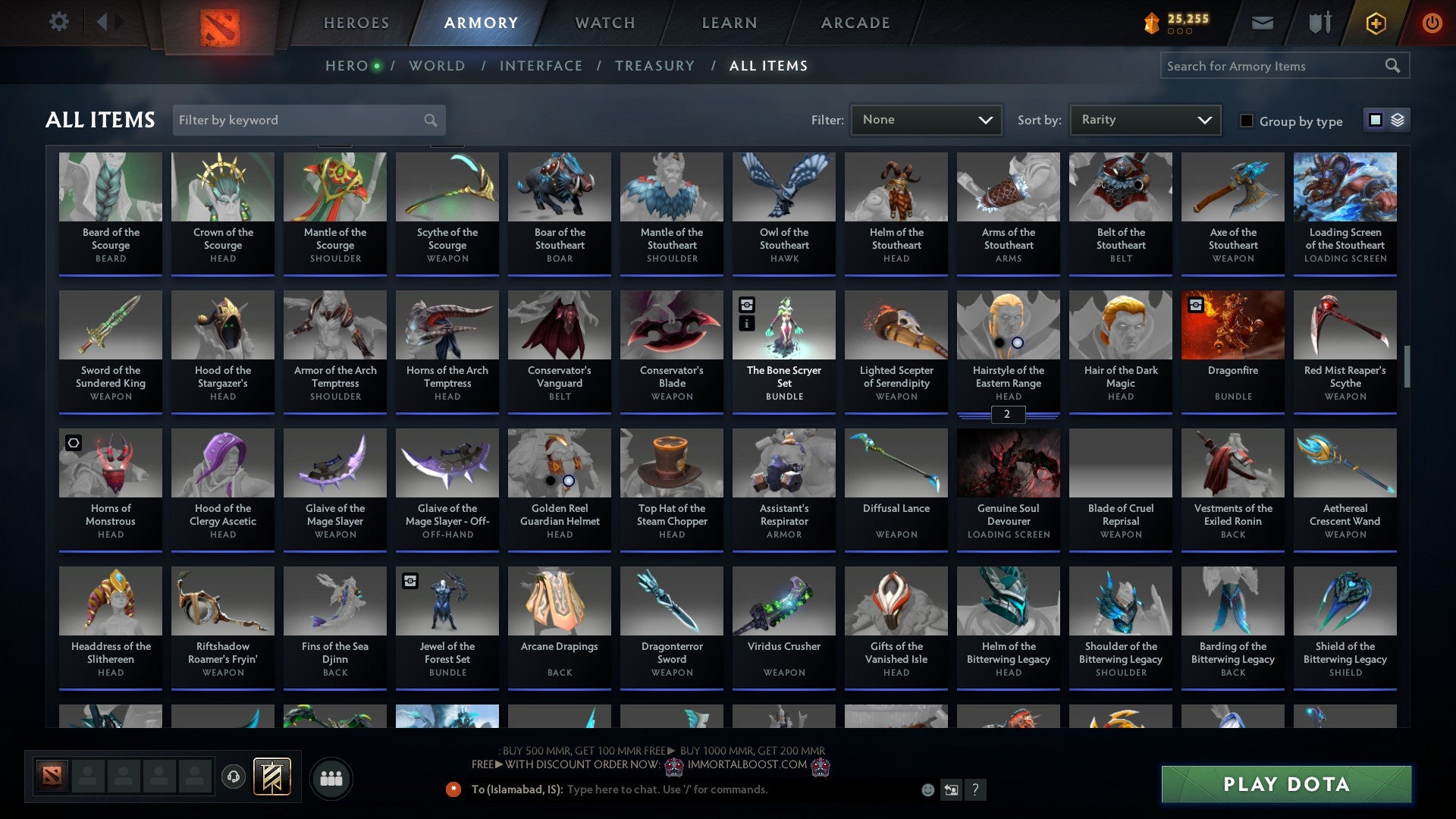The height and width of the screenshot is (819, 1456).
Task: Switch to the WATCH tab
Action: coord(604,23)
